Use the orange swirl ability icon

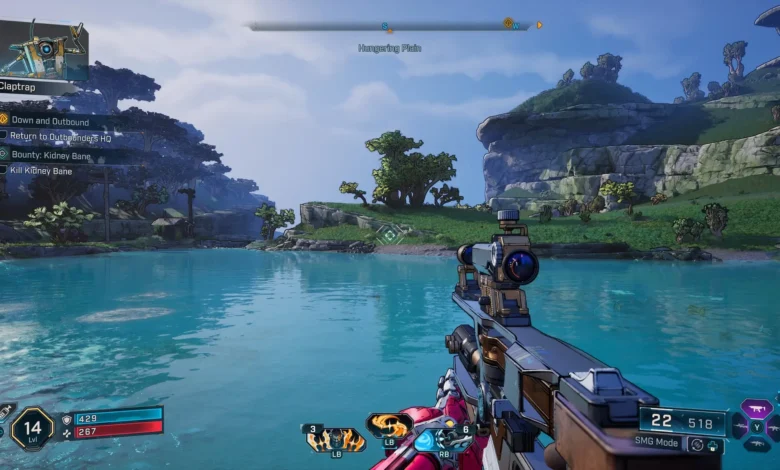[388, 426]
